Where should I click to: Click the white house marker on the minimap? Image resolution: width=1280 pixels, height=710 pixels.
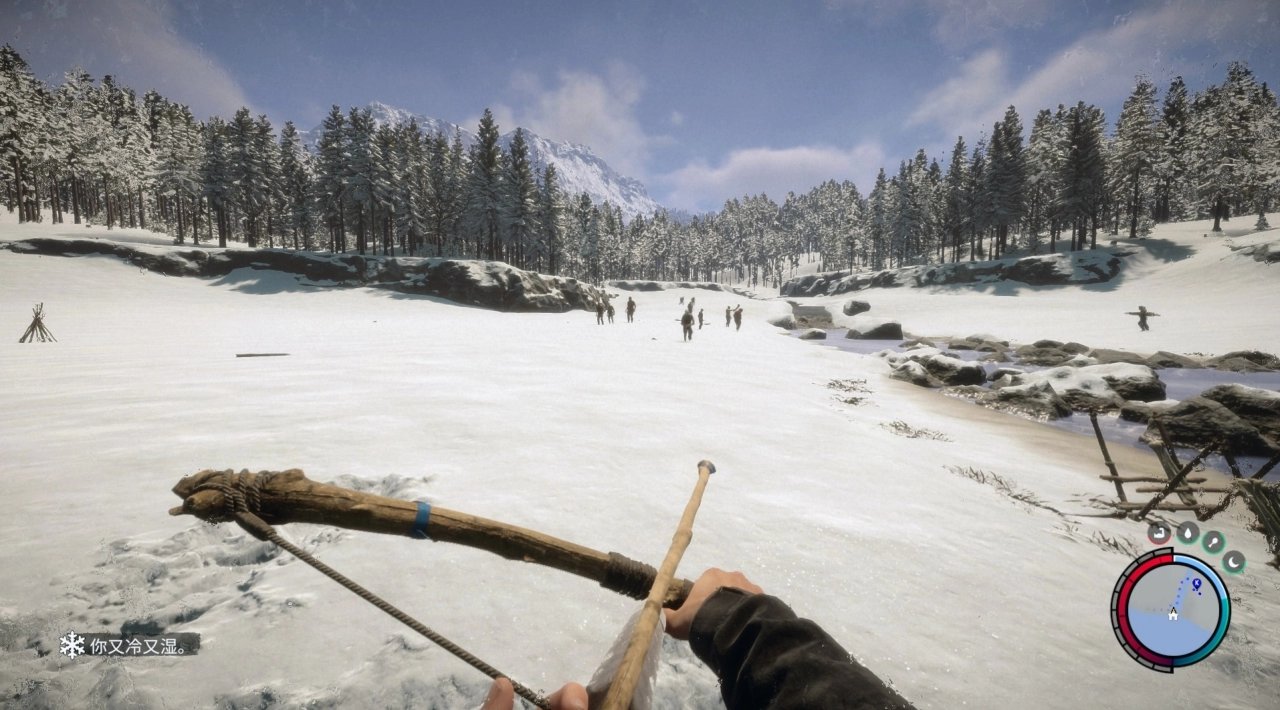click(x=1172, y=614)
